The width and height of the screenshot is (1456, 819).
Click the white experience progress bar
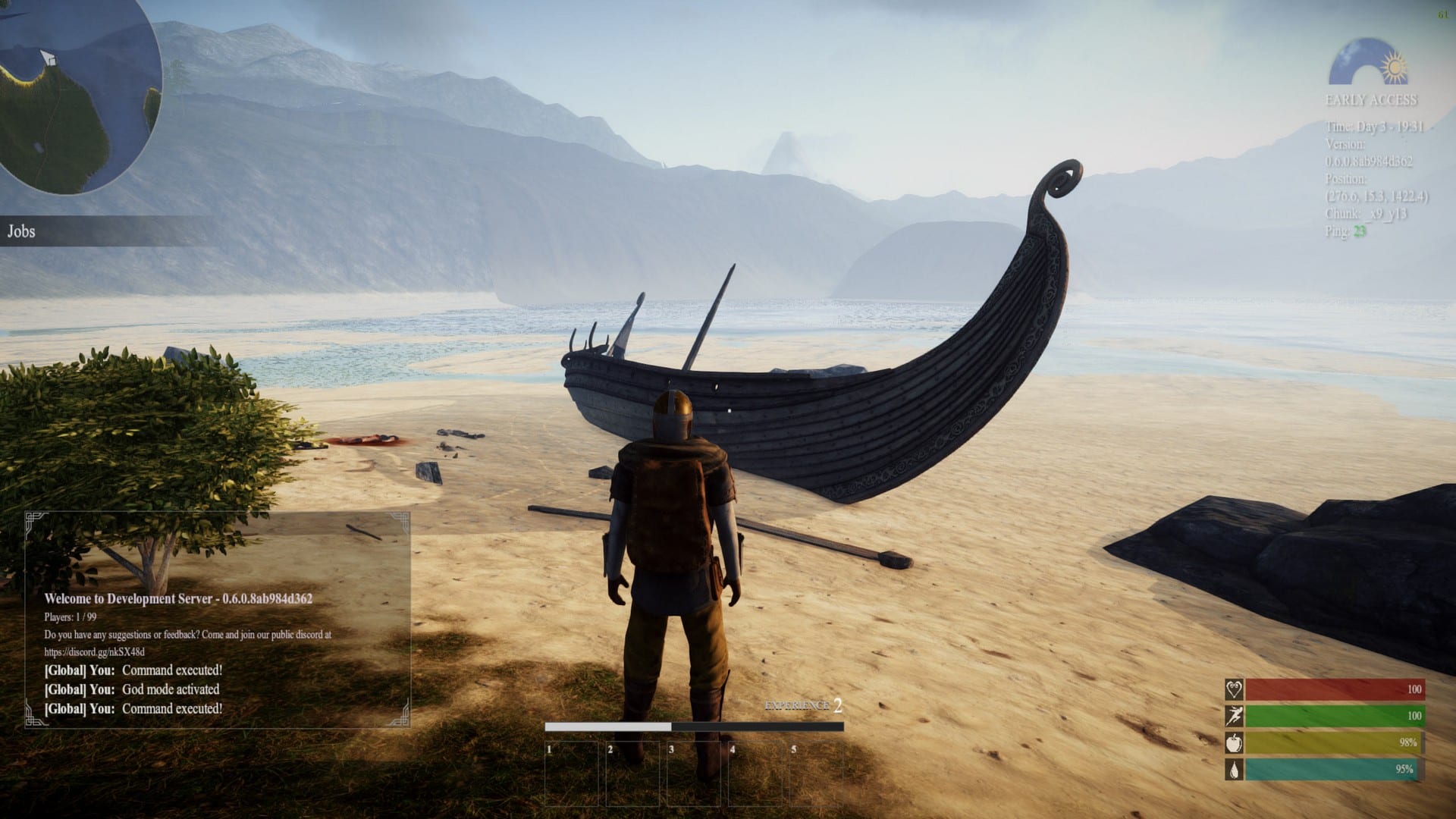click(x=607, y=726)
